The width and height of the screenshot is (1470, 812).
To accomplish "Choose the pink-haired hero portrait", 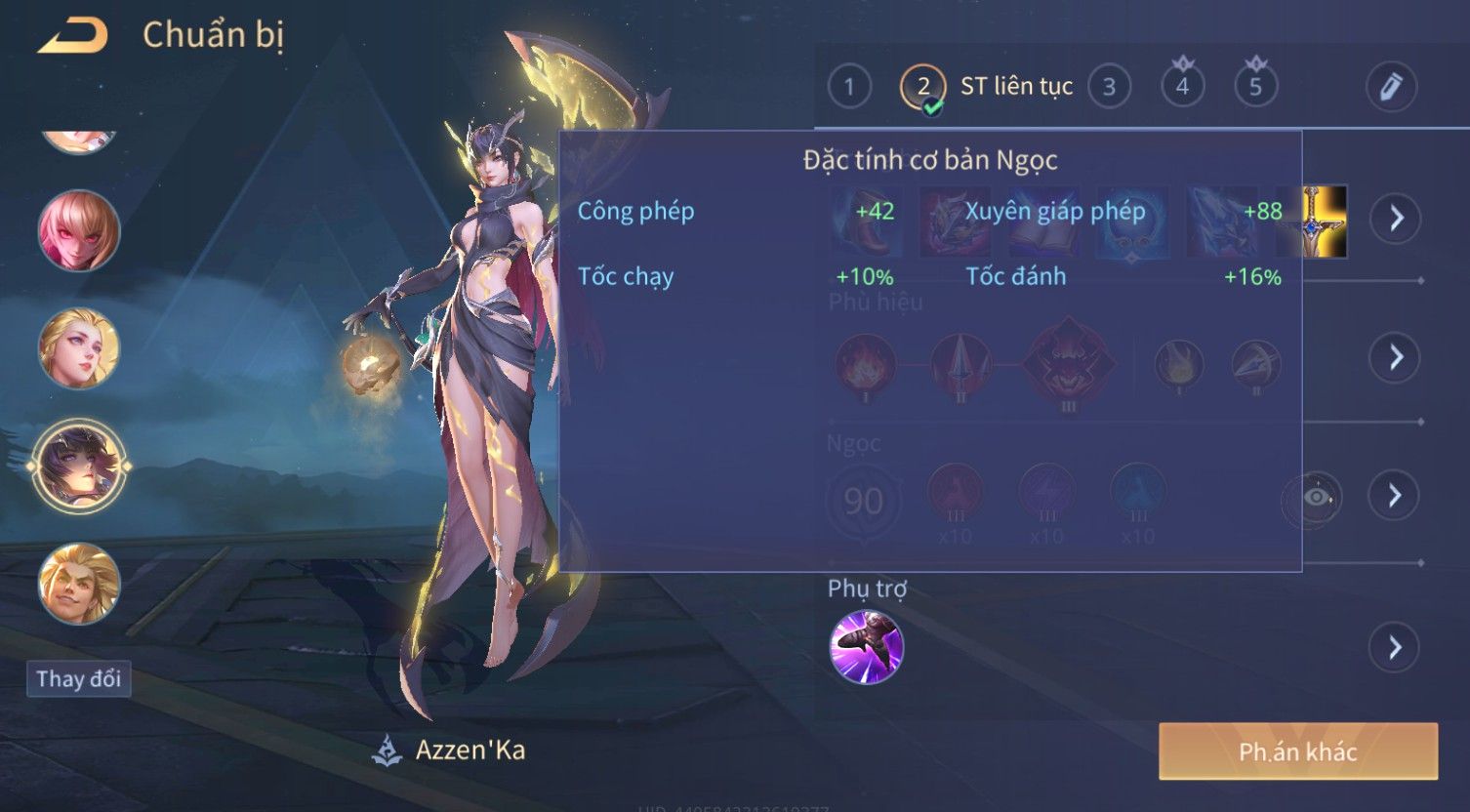I will (x=78, y=231).
